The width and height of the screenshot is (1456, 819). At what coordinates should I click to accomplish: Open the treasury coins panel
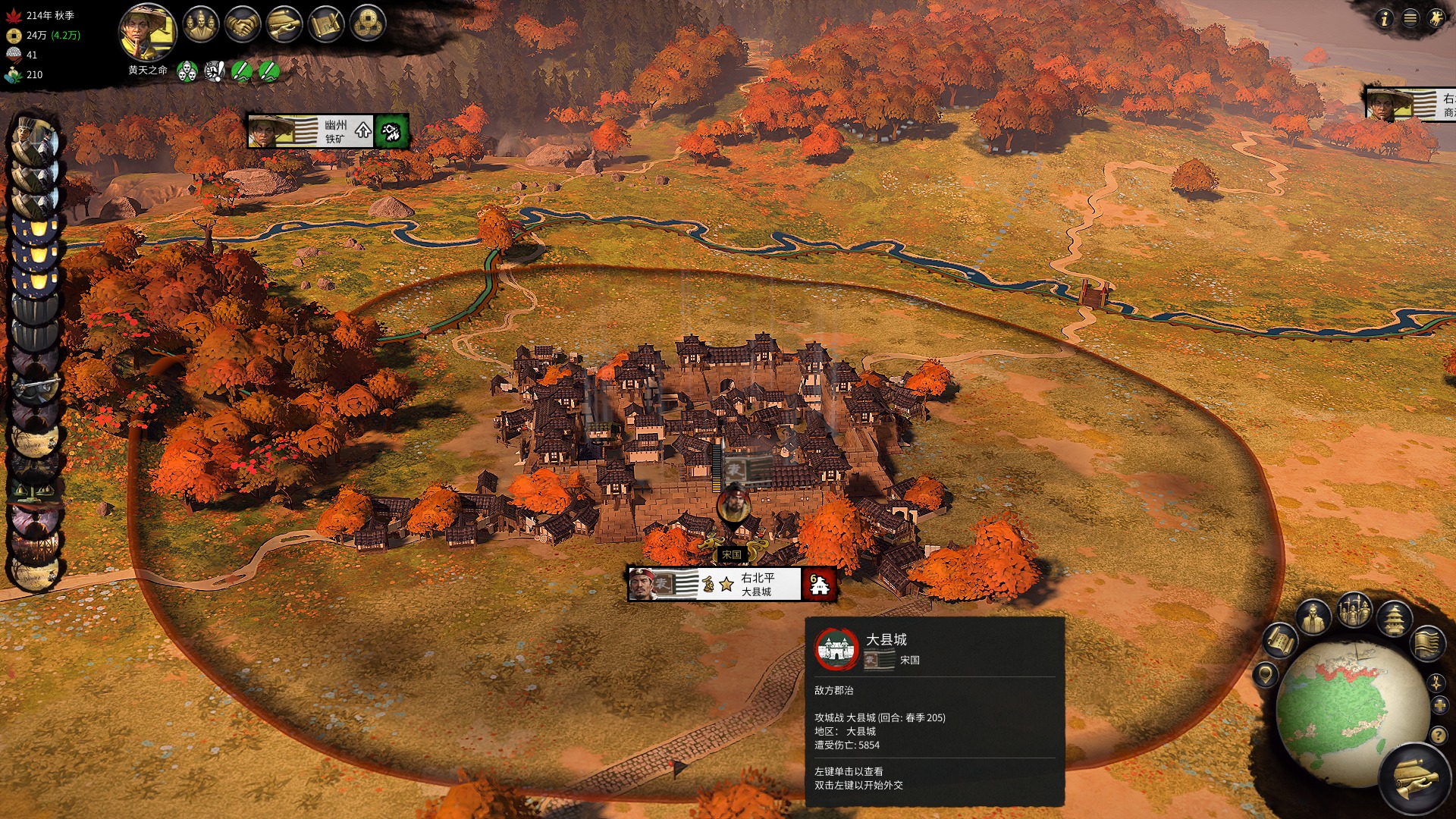tap(368, 24)
